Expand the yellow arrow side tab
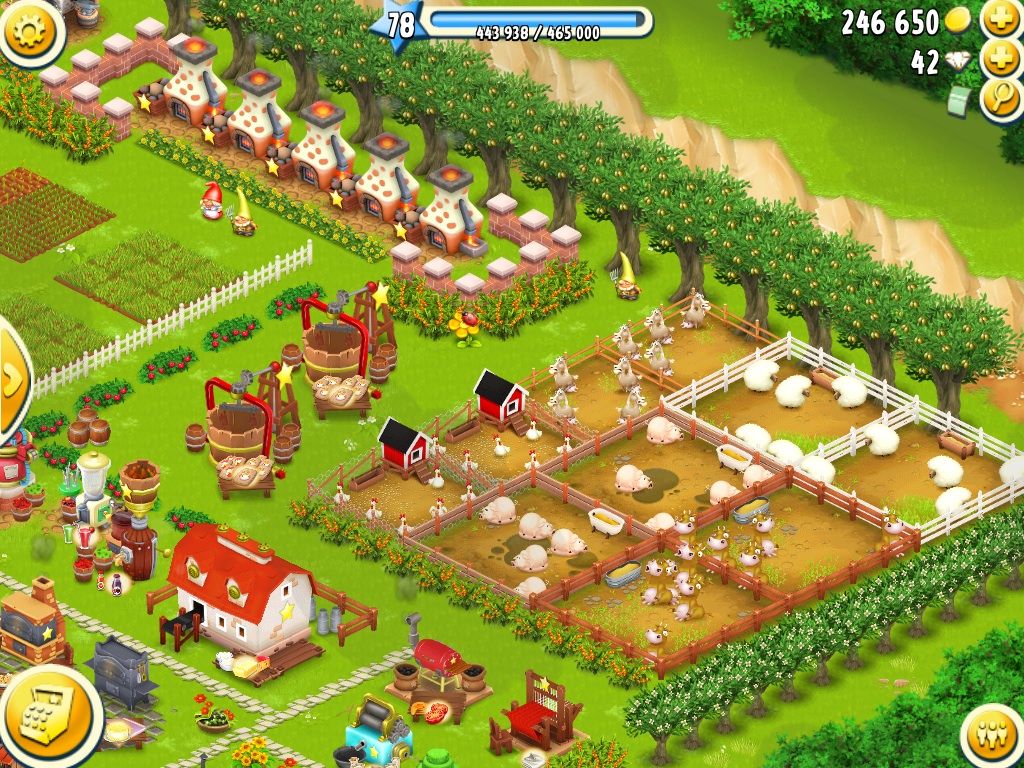 (x=13, y=378)
